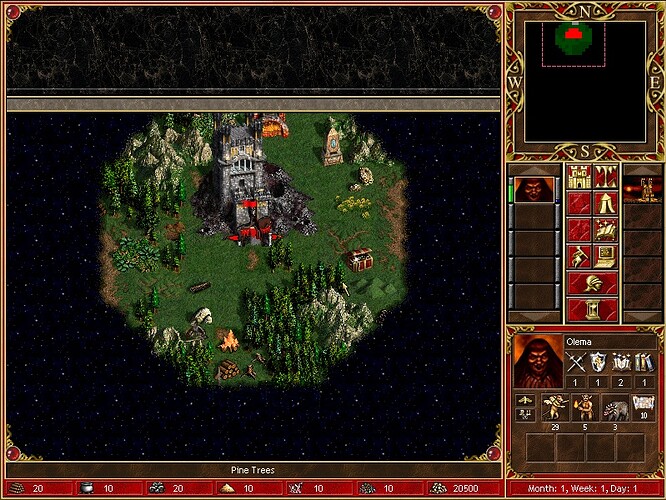Open the spellbook to cast an adventure spell
This screenshot has height=500, width=666.
point(605,230)
